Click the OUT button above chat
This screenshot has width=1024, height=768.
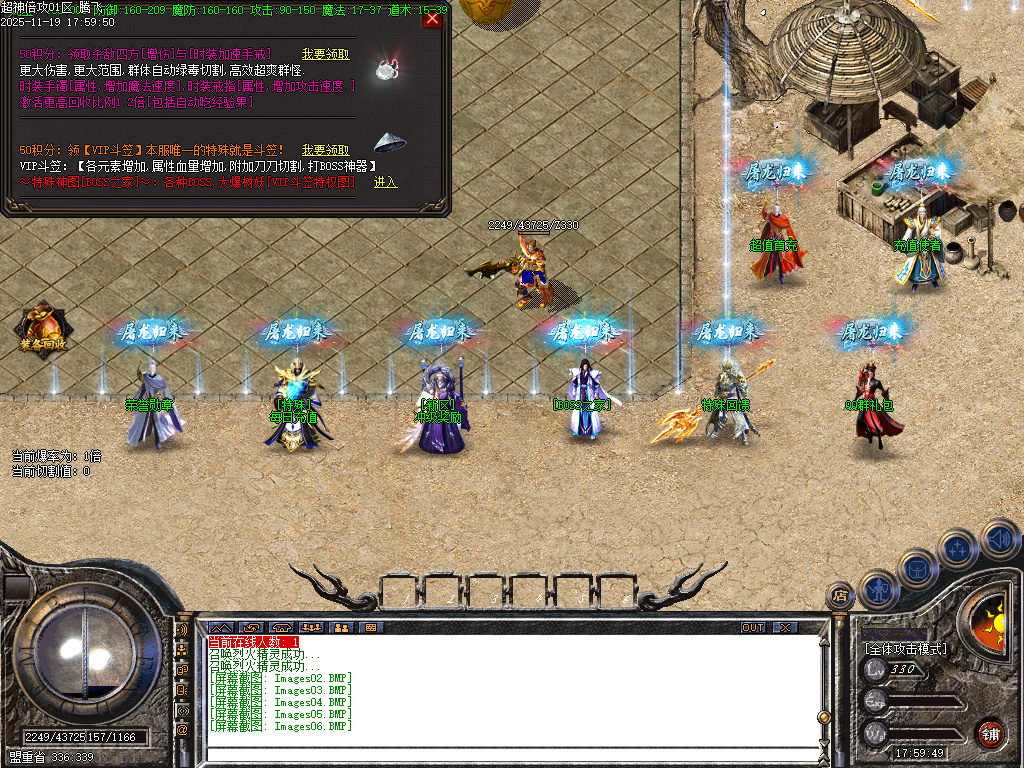coord(752,627)
